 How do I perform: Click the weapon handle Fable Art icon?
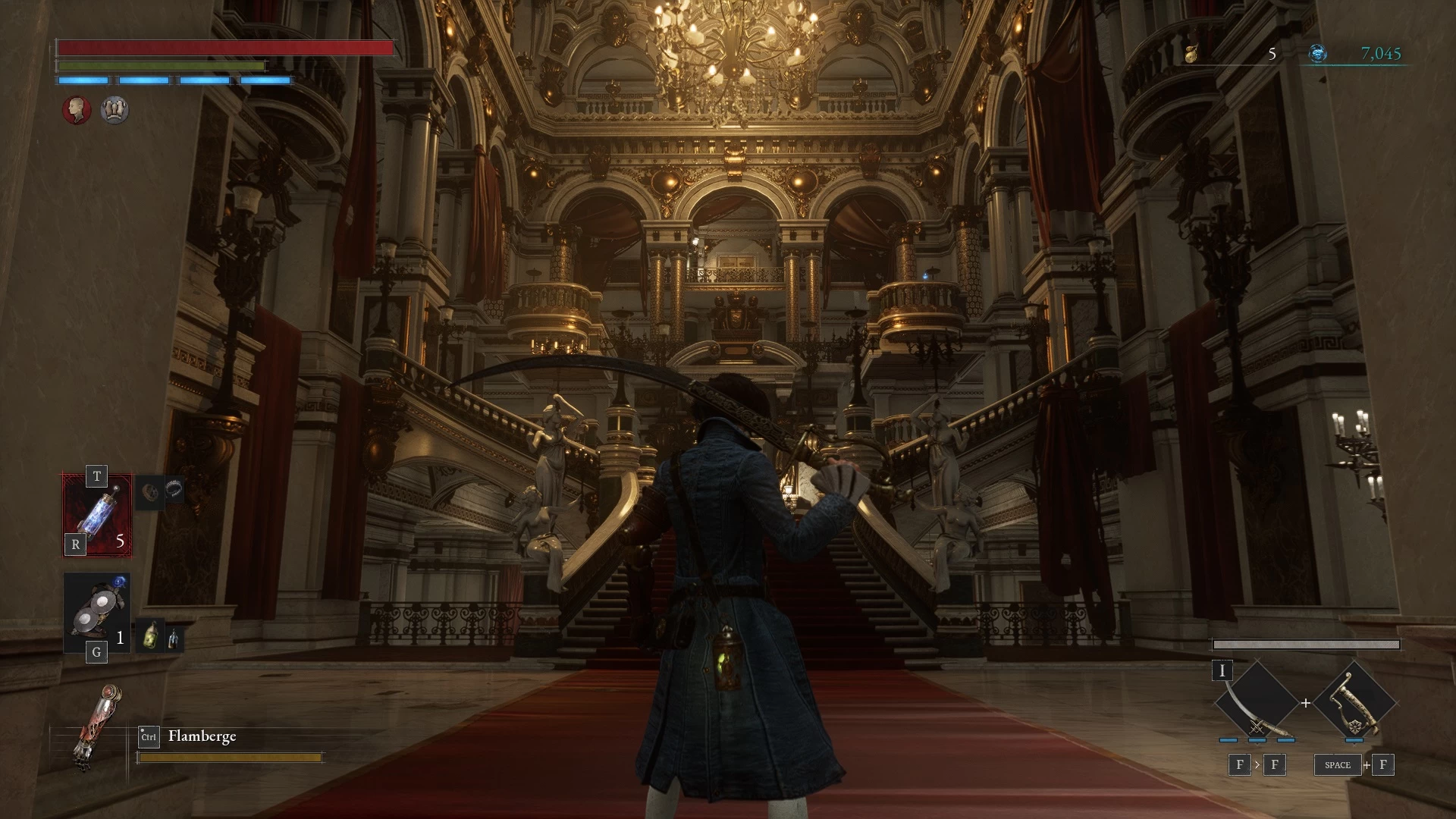coord(1354,703)
